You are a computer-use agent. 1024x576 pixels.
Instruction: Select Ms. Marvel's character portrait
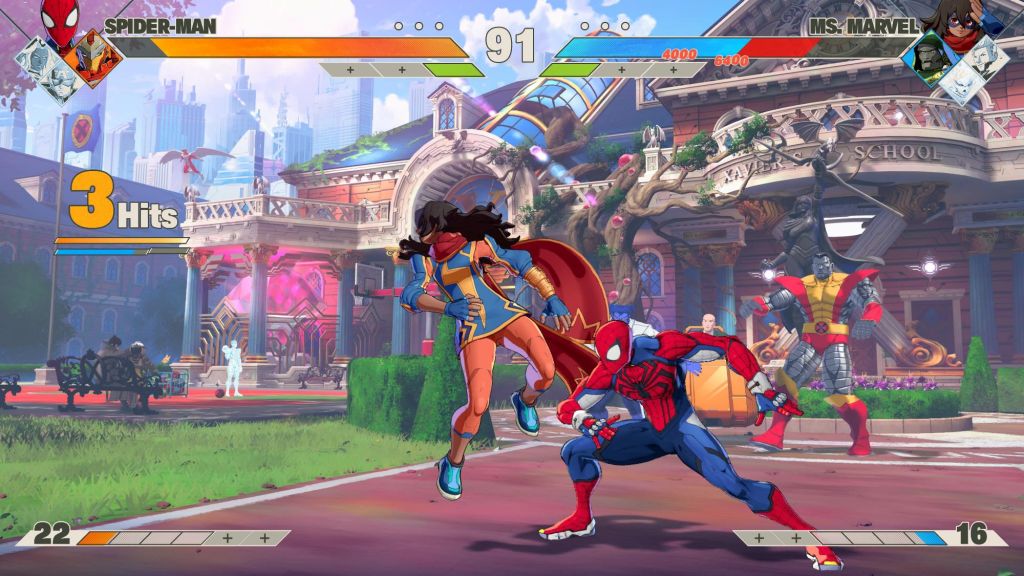pyautogui.click(x=959, y=20)
